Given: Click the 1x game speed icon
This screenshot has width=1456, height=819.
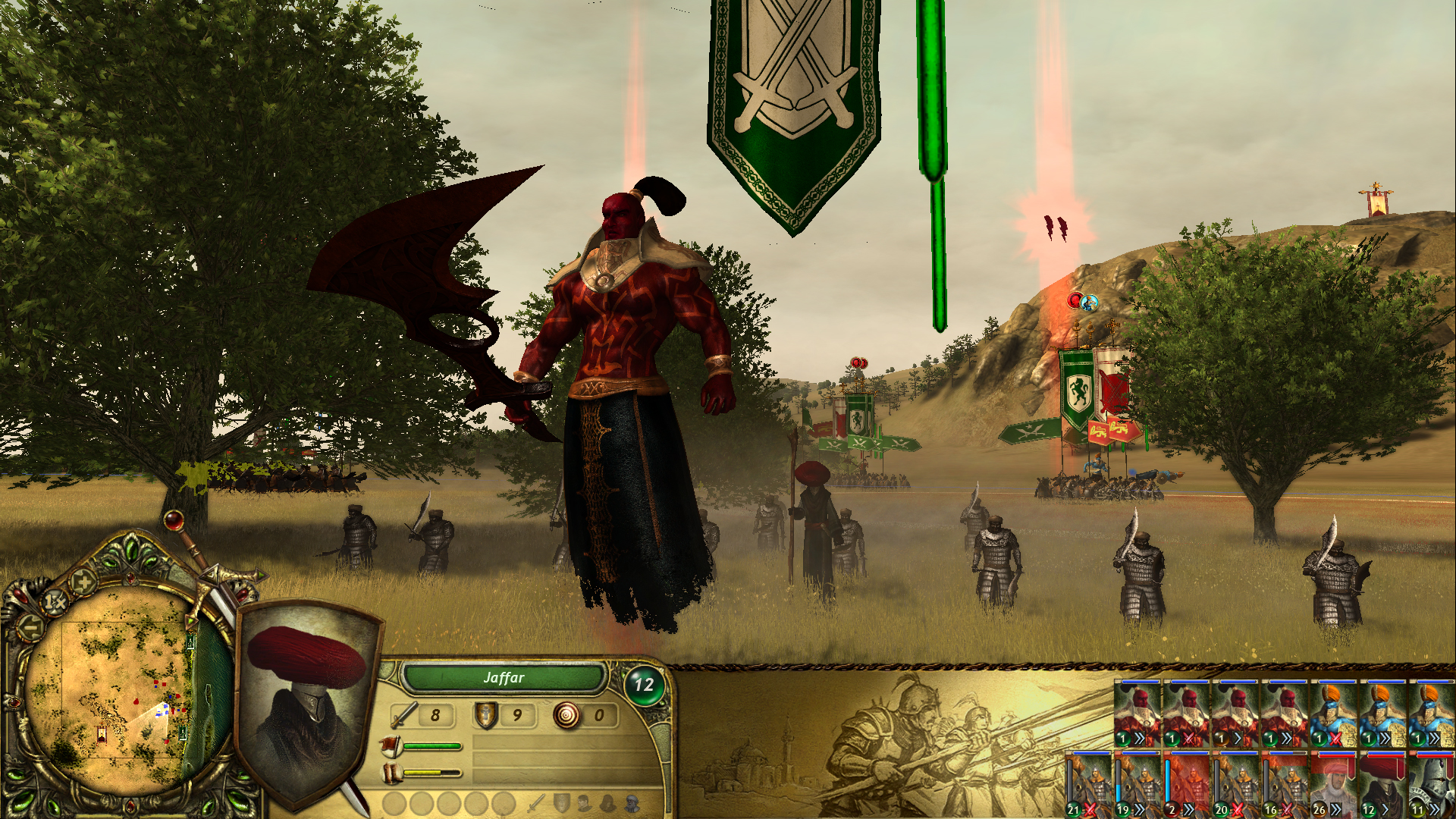Looking at the screenshot, I should pos(55,601).
